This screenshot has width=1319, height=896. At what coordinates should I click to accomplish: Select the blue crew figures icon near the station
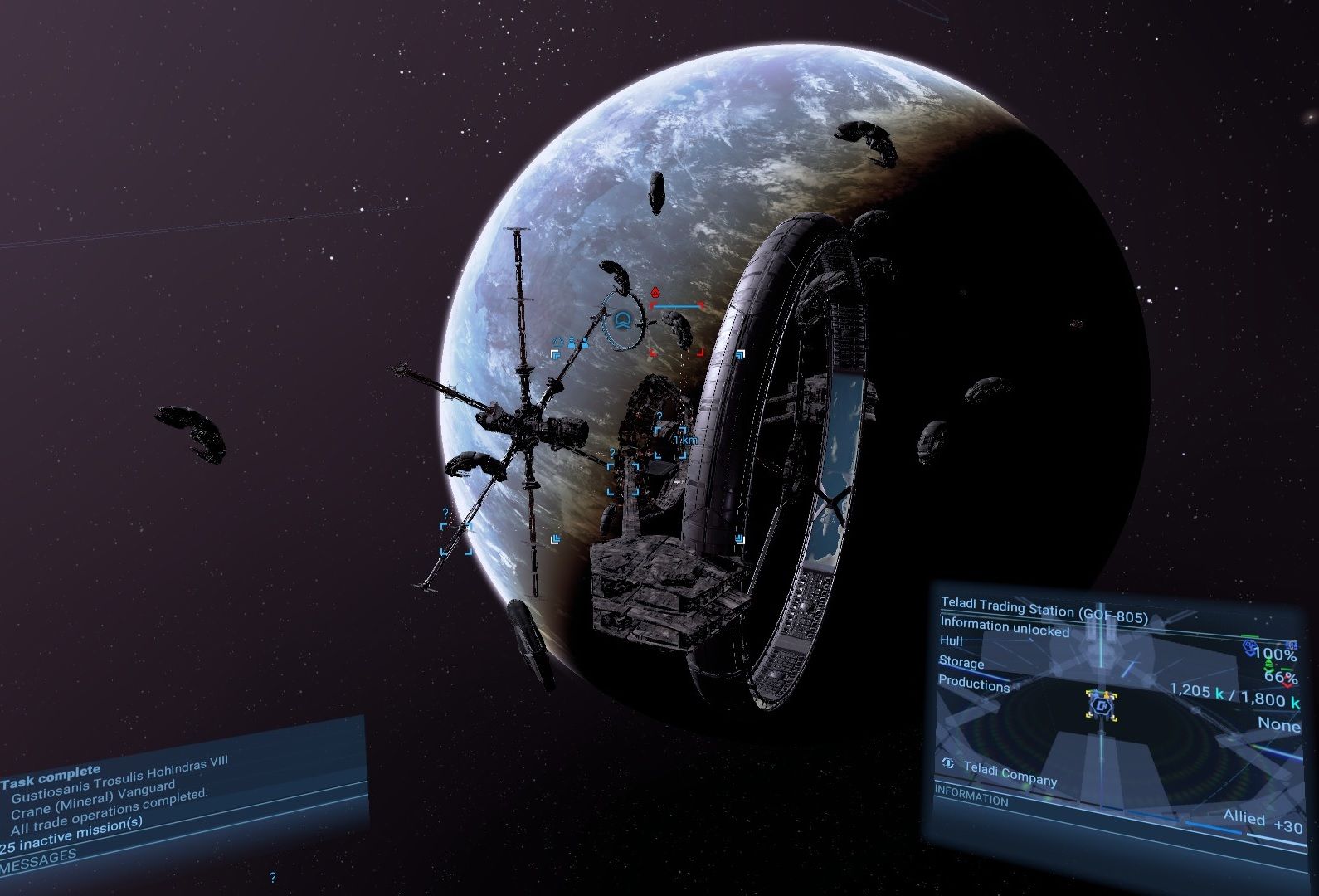tap(578, 343)
